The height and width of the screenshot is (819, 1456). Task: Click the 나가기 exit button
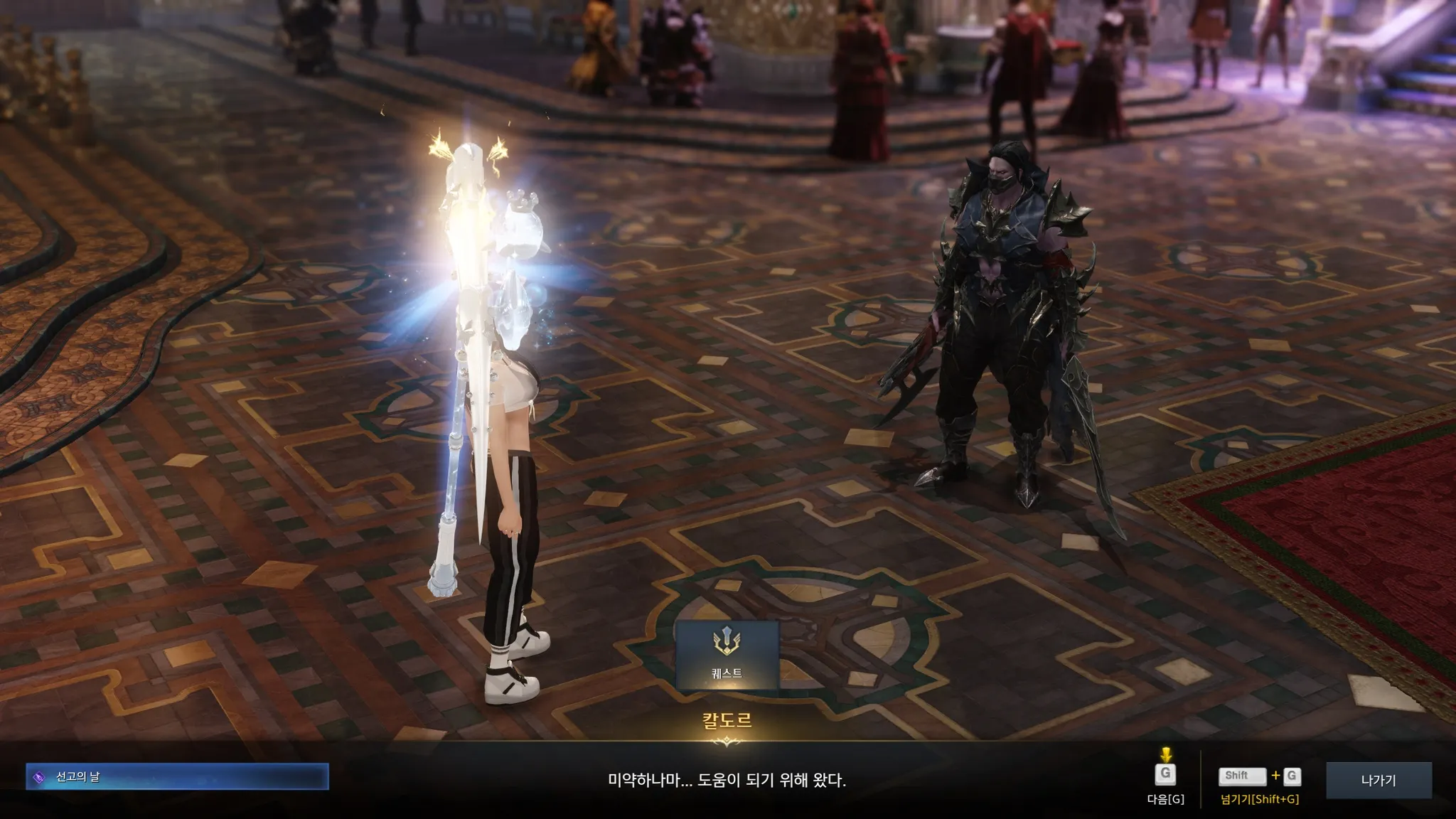click(1378, 780)
